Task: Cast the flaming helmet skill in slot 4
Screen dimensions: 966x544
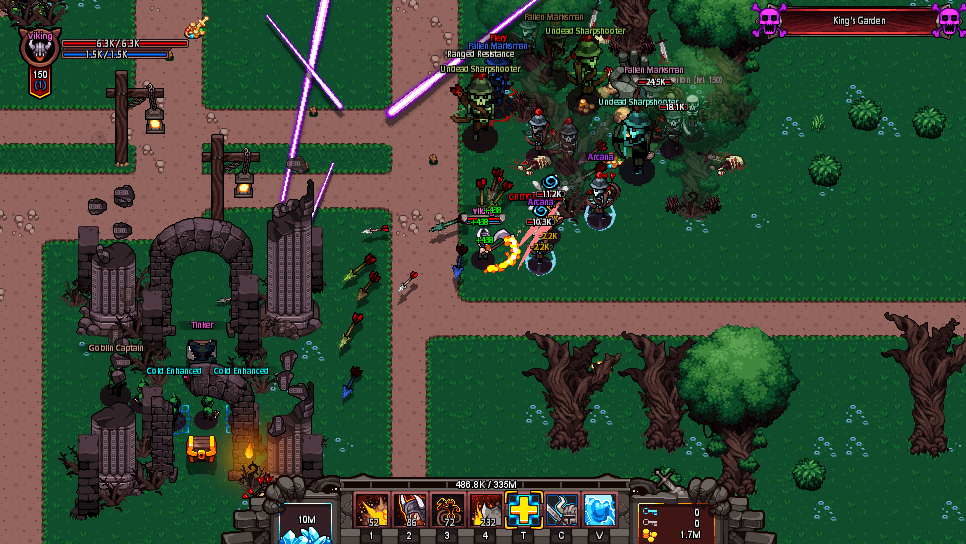Action: pyautogui.click(x=485, y=510)
